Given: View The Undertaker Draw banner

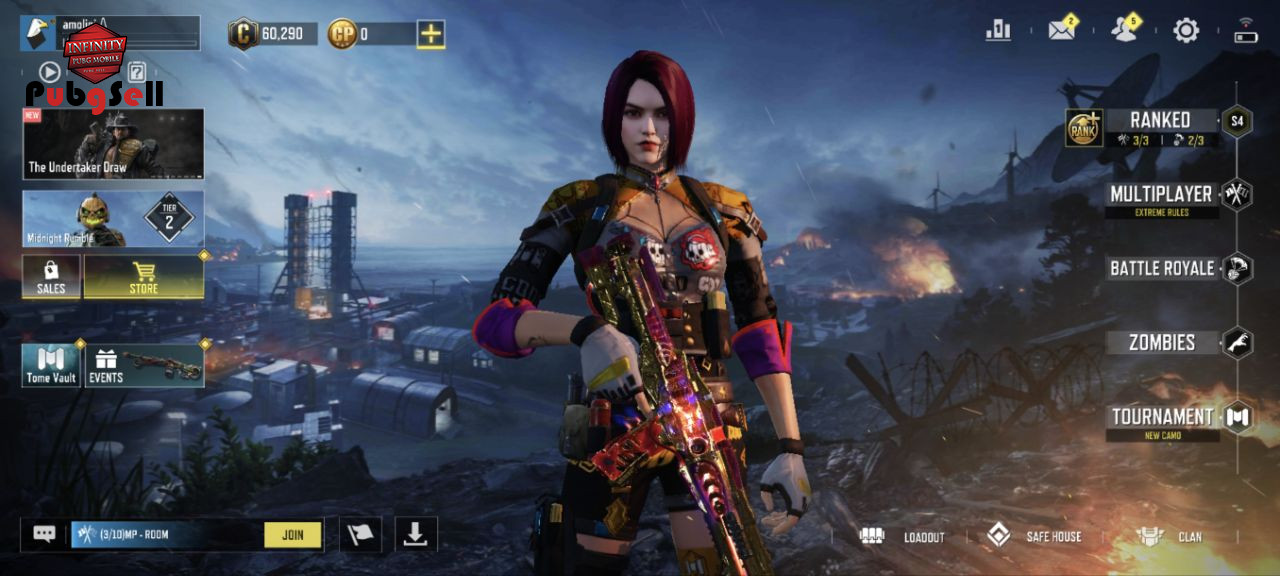Looking at the screenshot, I should 113,144.
